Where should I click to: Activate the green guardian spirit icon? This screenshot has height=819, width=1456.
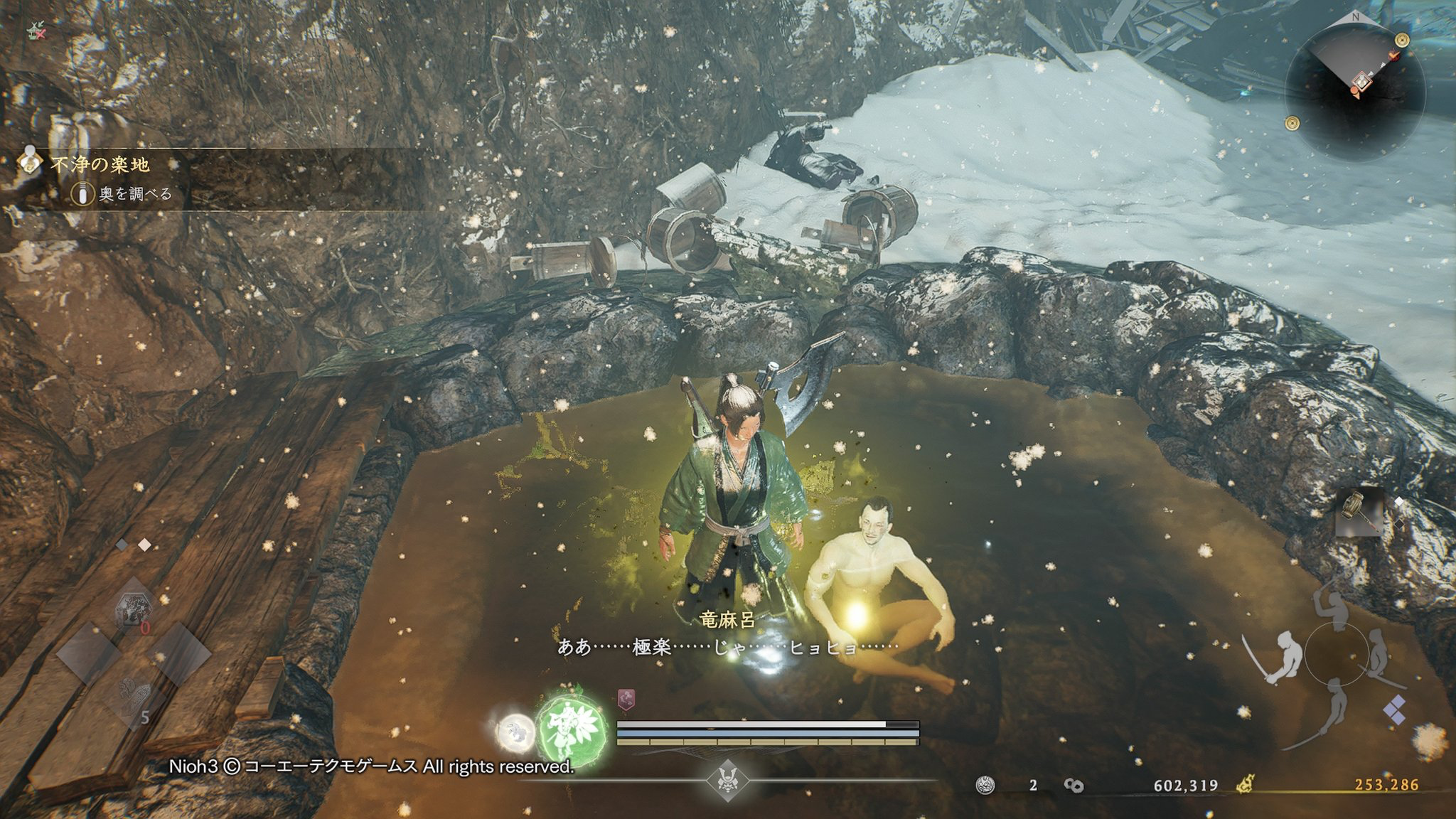click(x=572, y=731)
